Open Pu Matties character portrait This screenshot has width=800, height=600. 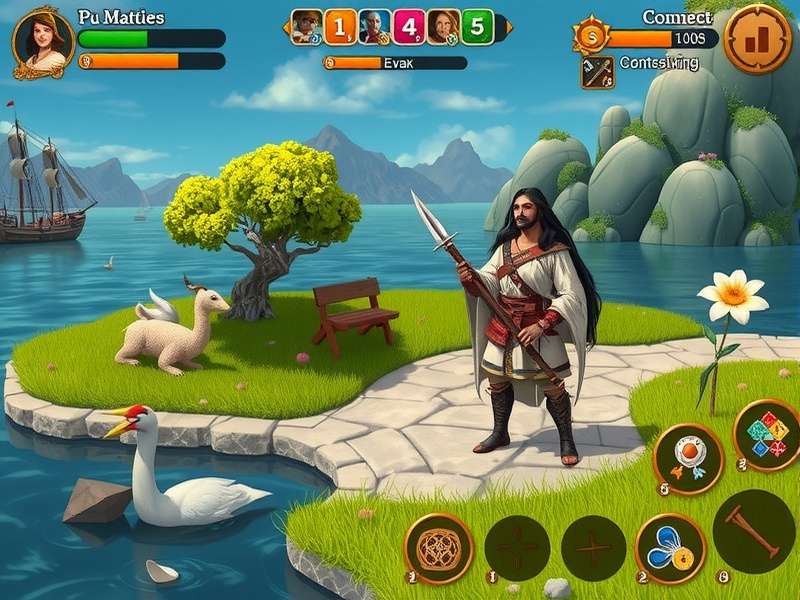[44, 42]
